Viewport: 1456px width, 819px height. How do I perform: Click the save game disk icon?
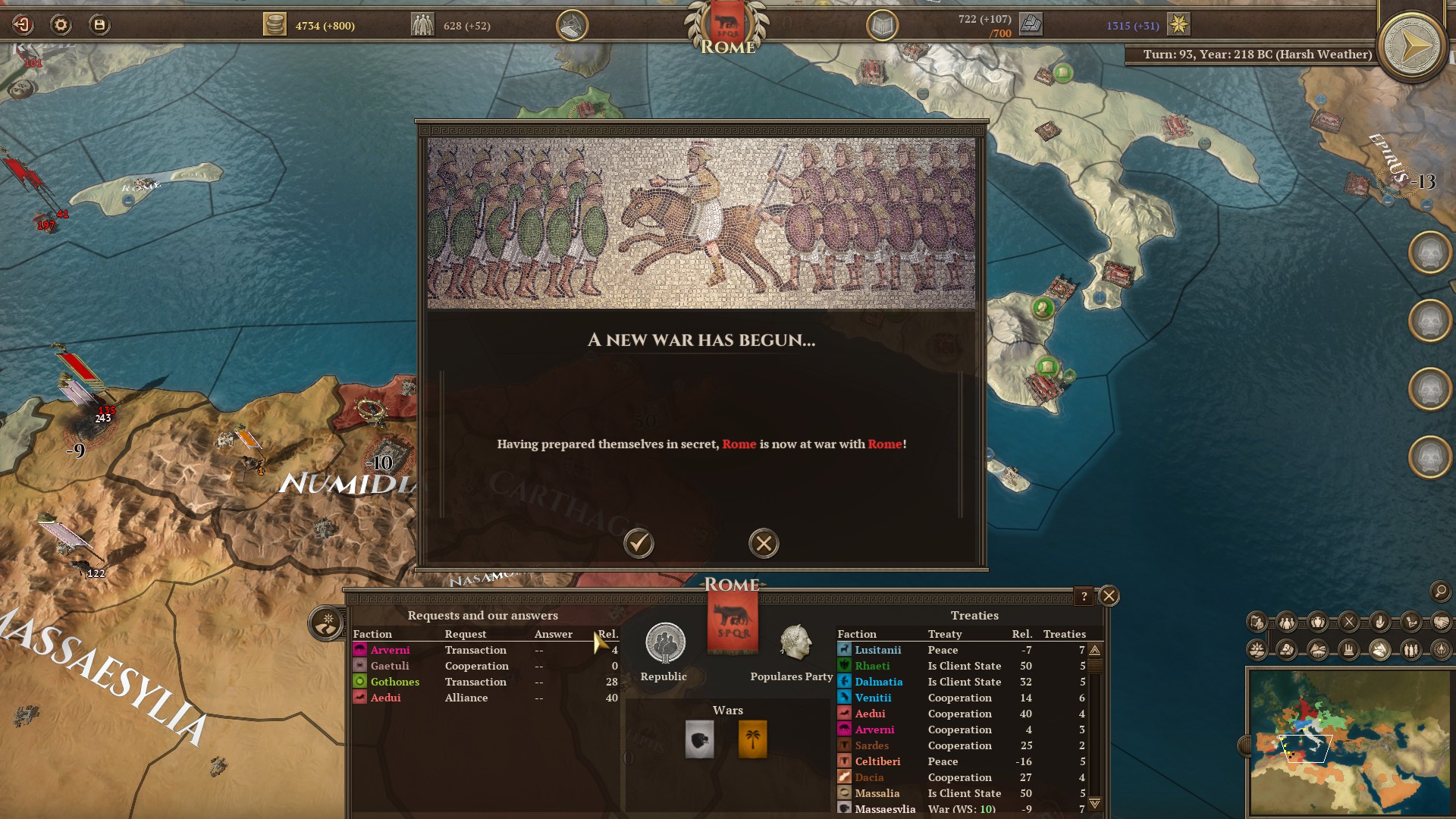click(99, 25)
